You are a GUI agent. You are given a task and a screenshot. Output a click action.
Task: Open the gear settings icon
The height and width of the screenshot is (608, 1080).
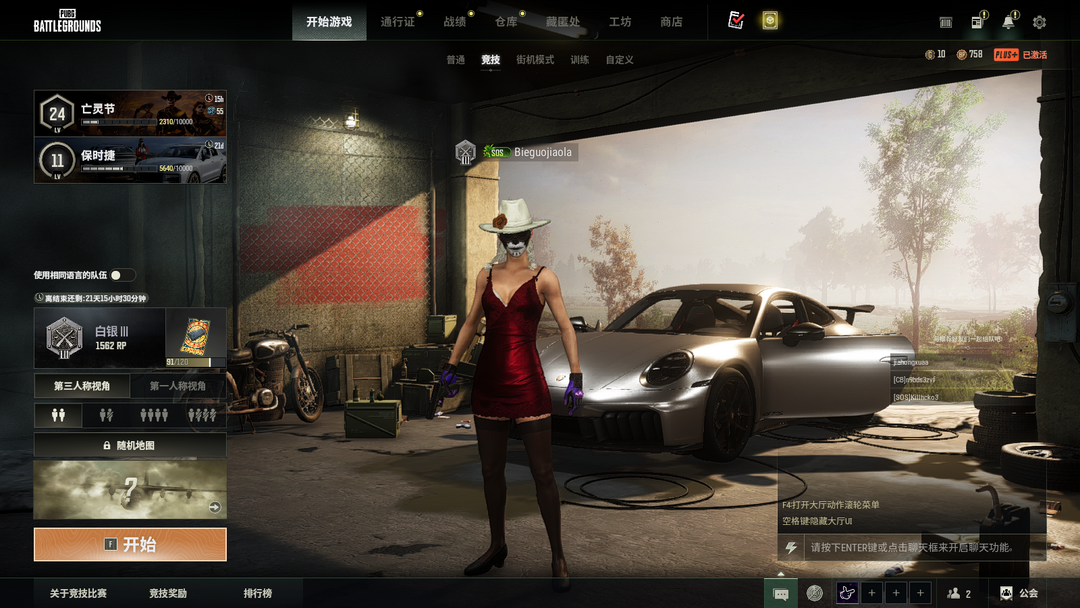(x=1039, y=22)
